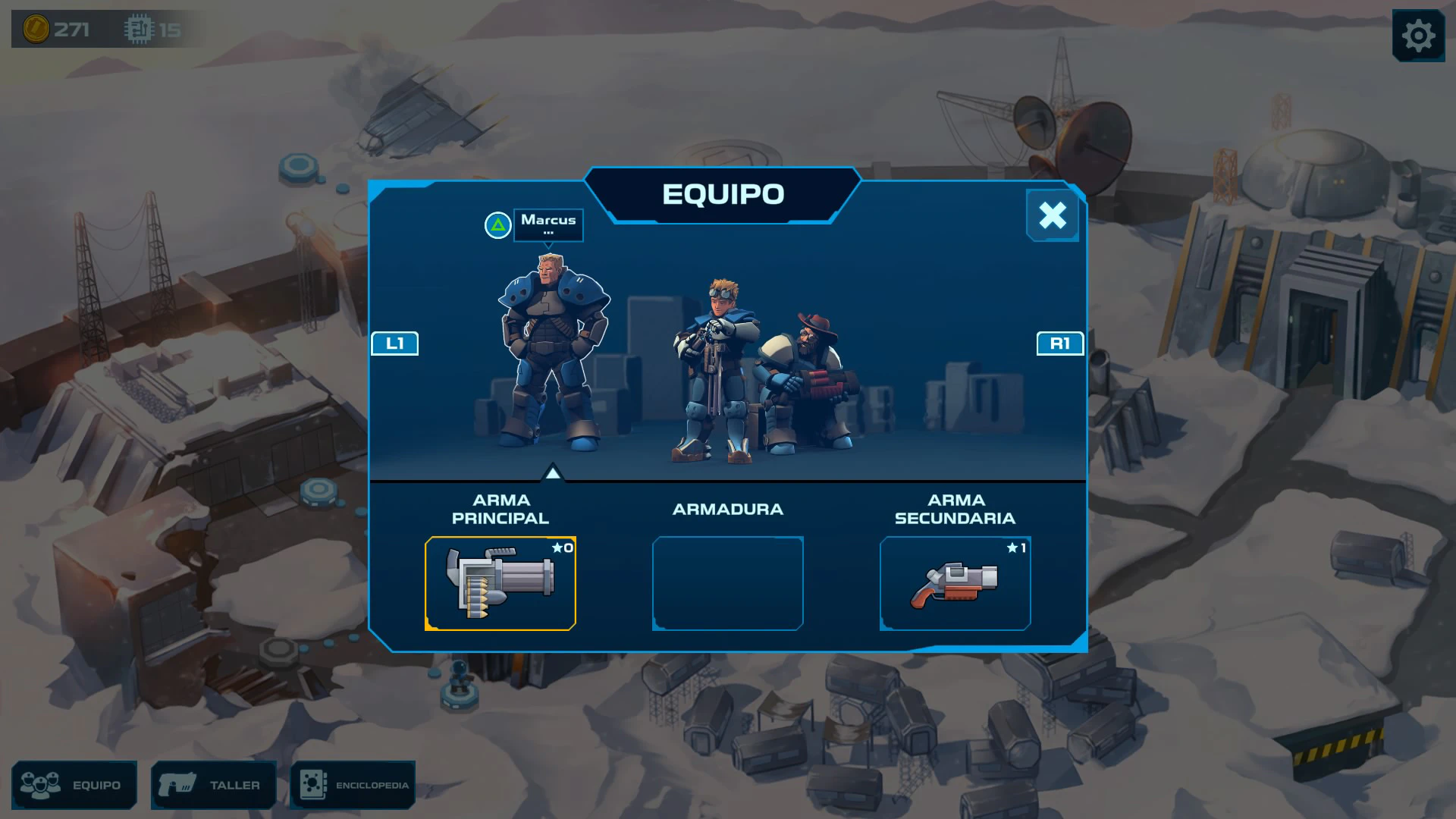Open the Enciclopedia
The width and height of the screenshot is (1456, 819).
353,785
